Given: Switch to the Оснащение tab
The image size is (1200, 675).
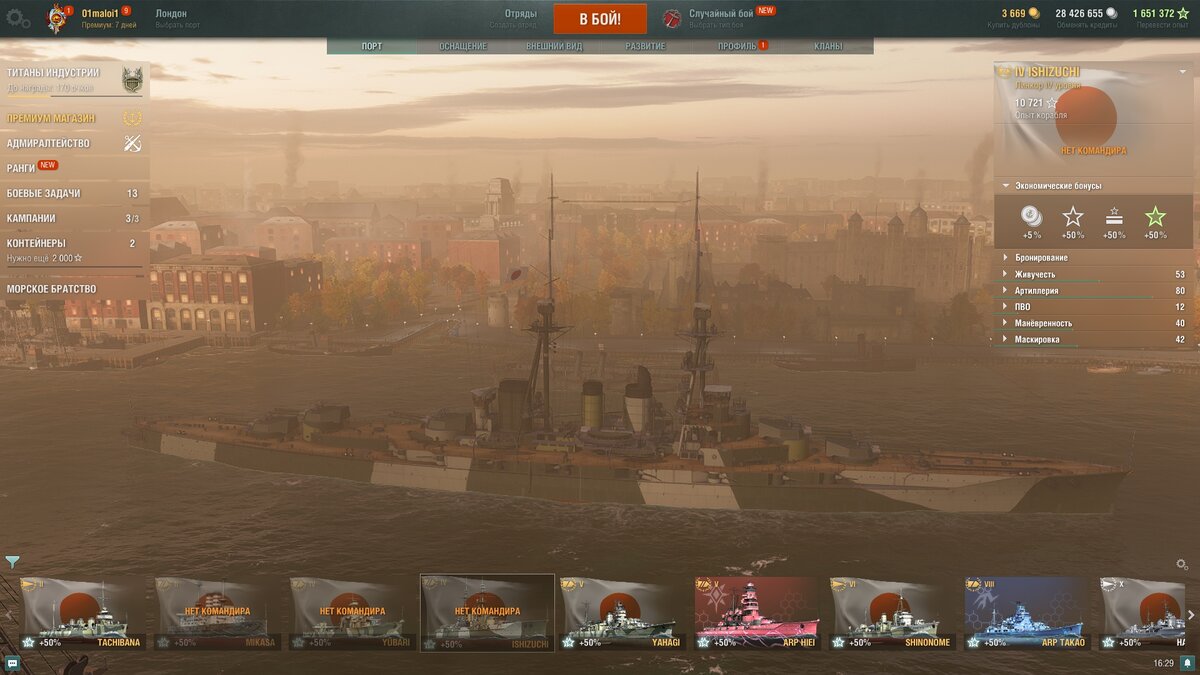Looking at the screenshot, I should pyautogui.click(x=463, y=46).
